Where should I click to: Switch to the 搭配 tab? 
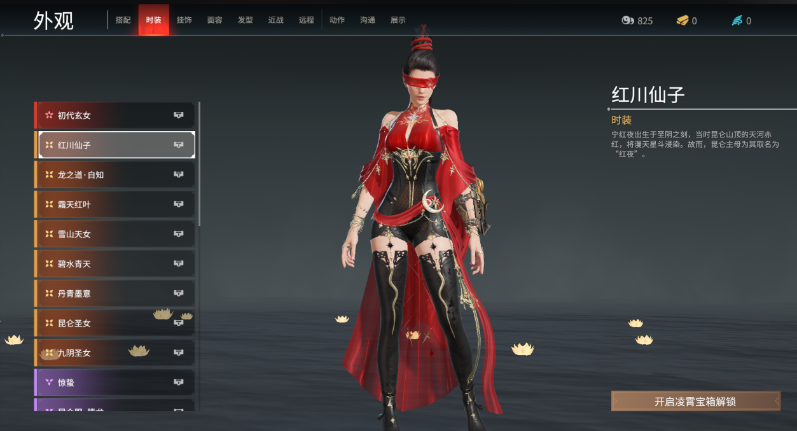click(122, 20)
